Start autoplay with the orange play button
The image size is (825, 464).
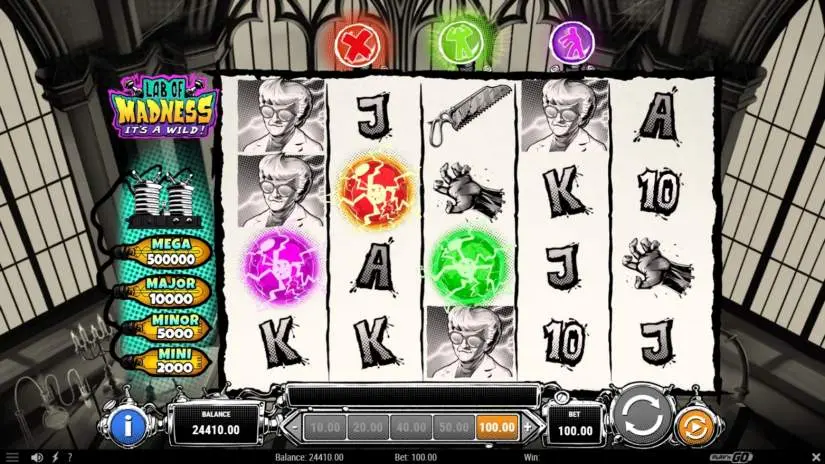tap(692, 427)
